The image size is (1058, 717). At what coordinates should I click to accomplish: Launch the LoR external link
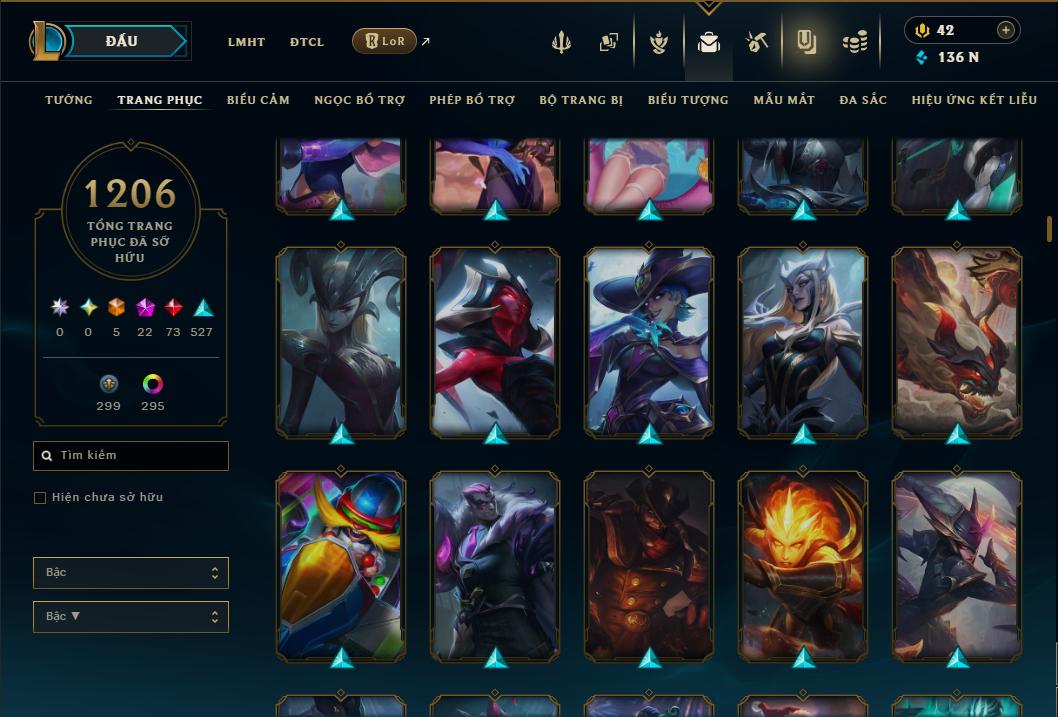click(x=384, y=41)
